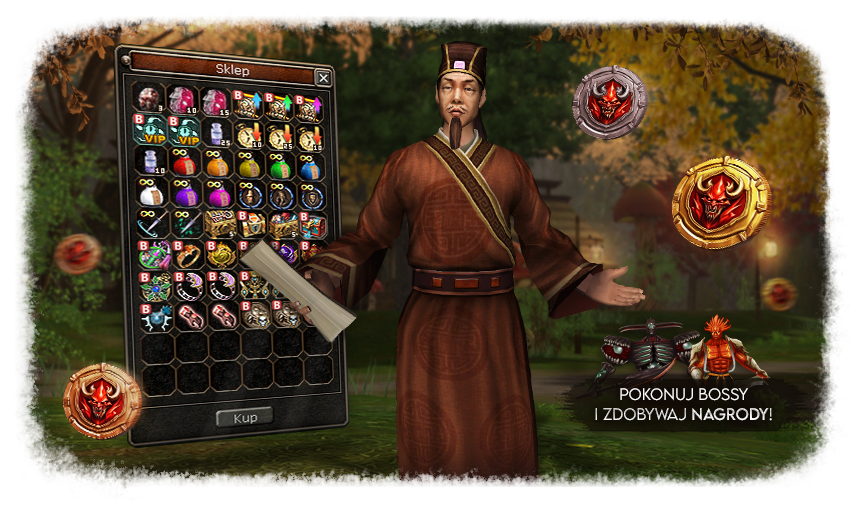The image size is (857, 505).
Task: Click the Kup buy button
Action: click(244, 415)
